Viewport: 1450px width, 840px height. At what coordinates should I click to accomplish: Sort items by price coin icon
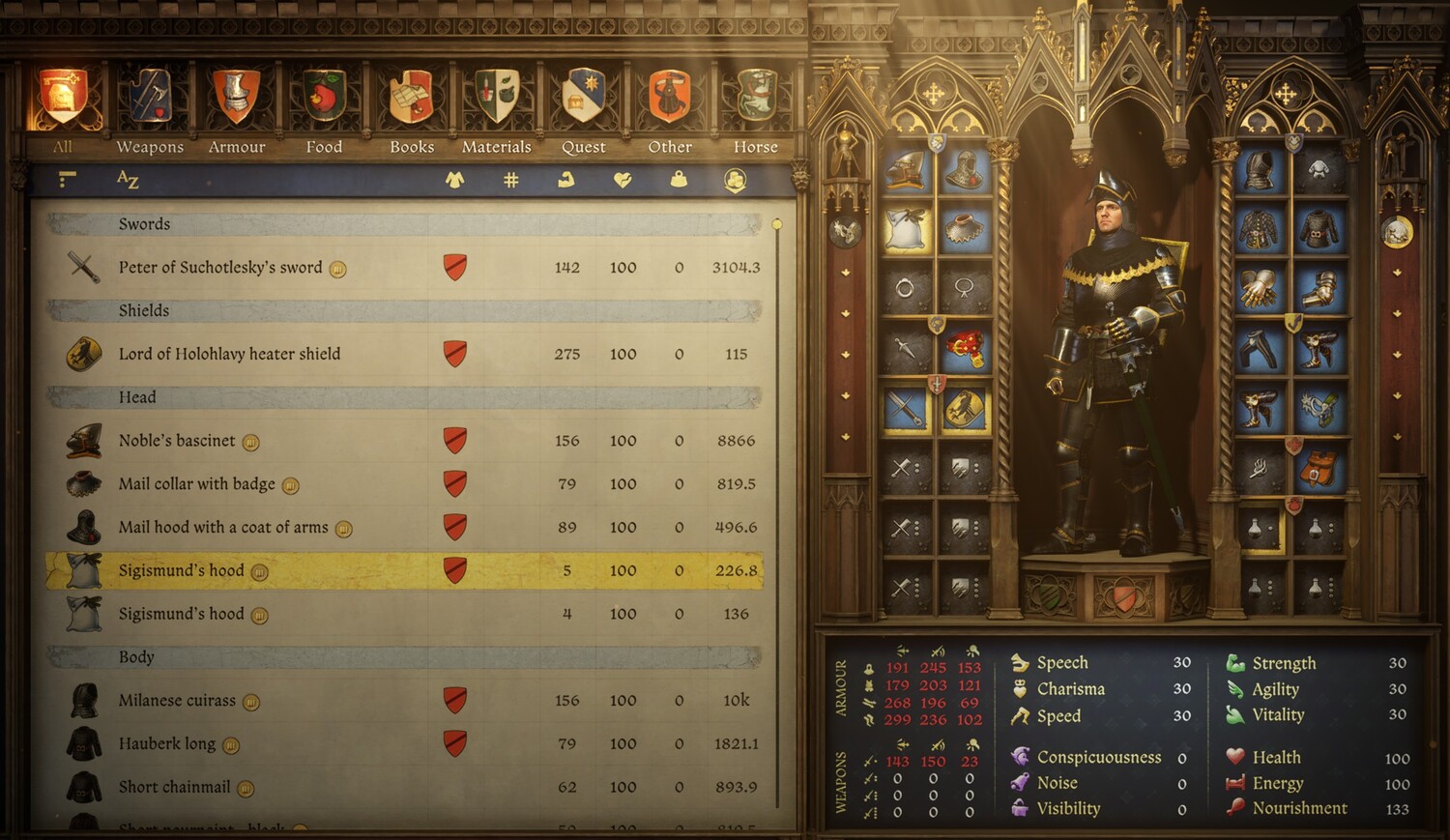tap(735, 180)
